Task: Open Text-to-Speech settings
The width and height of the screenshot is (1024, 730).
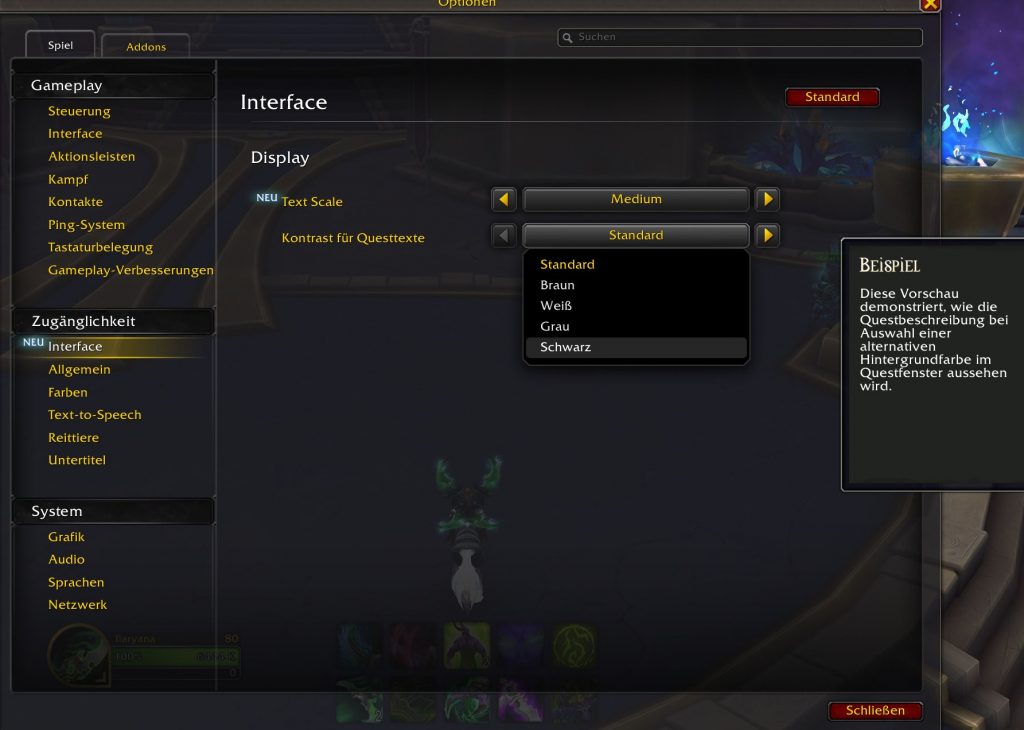Action: coord(95,414)
